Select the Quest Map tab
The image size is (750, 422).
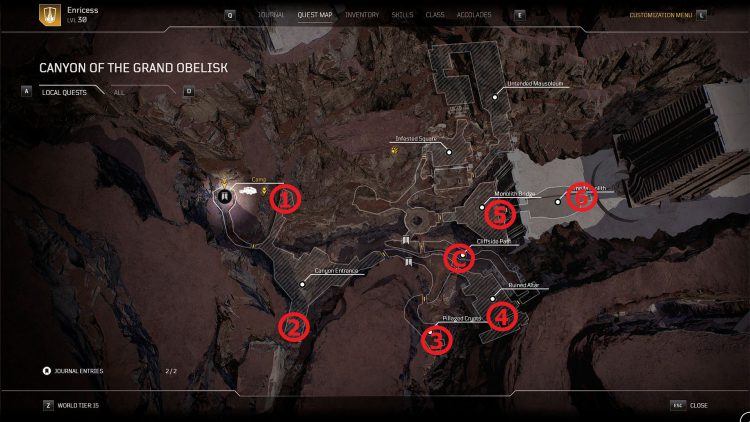pos(315,16)
